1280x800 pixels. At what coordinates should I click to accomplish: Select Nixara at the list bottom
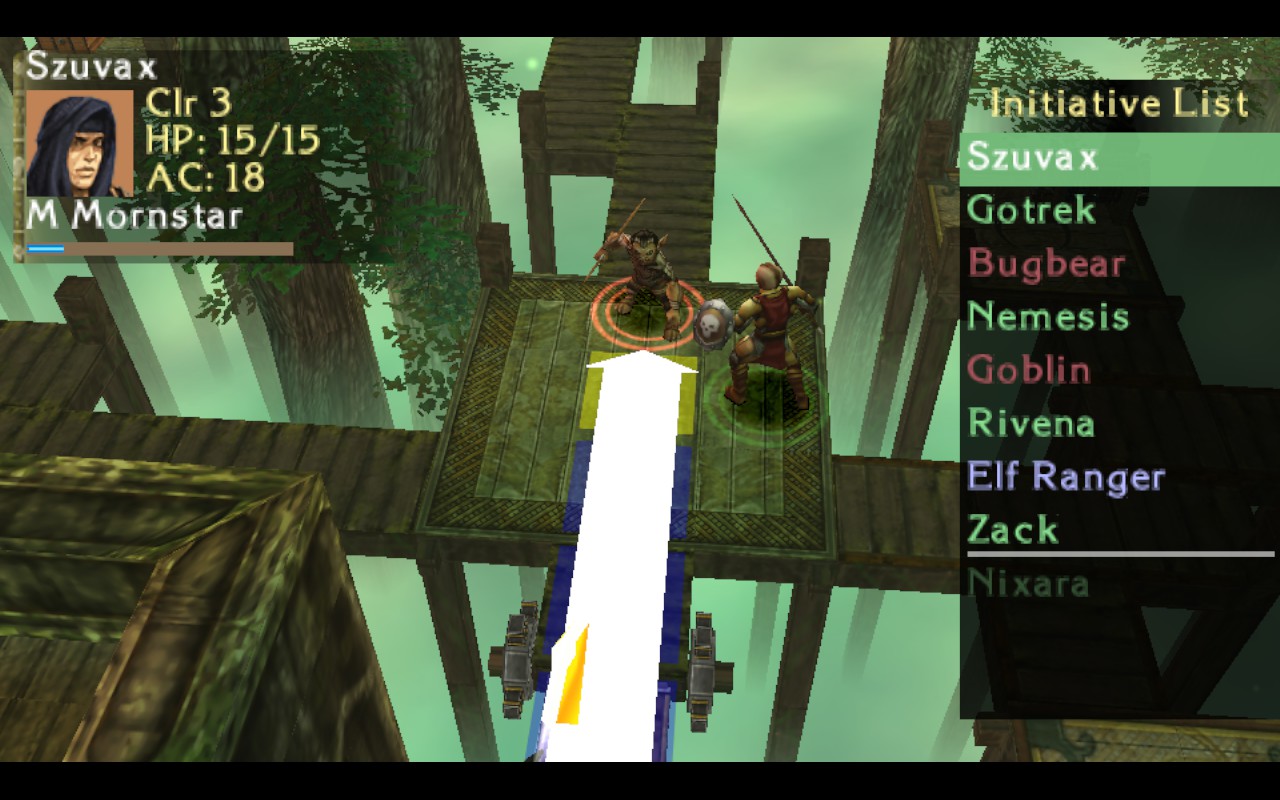1028,583
